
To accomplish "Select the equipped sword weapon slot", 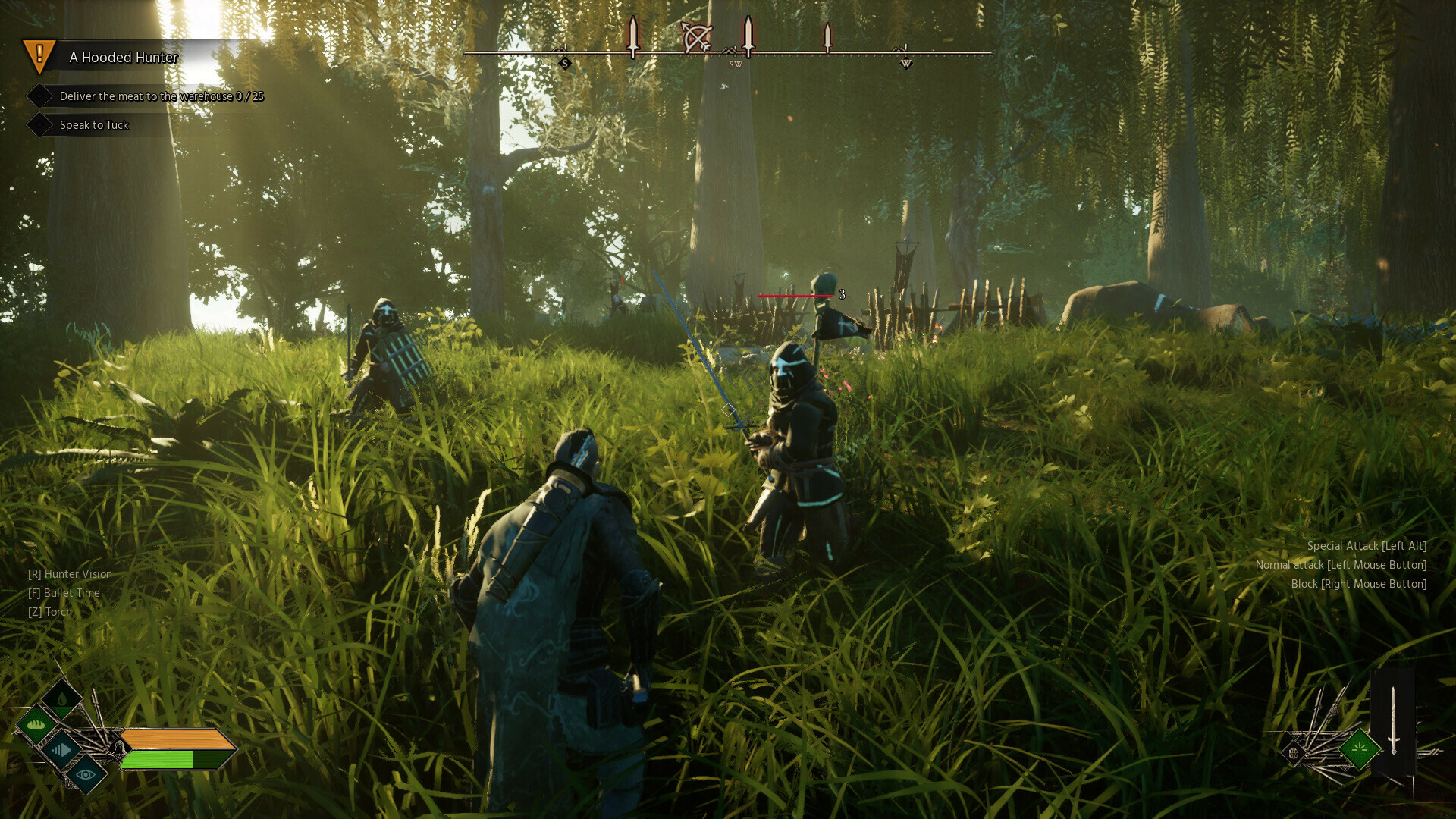I will click(1393, 720).
